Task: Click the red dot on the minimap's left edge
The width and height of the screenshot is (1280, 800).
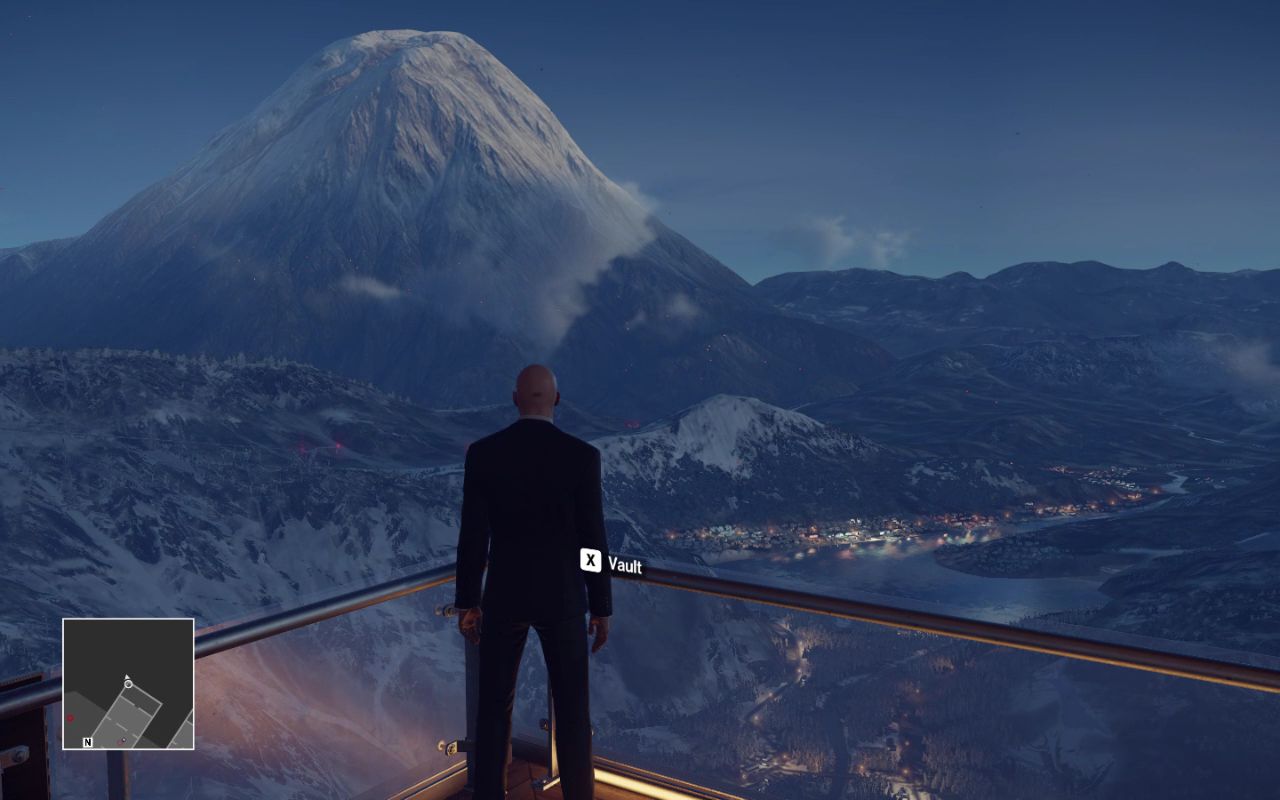Action: (70, 718)
